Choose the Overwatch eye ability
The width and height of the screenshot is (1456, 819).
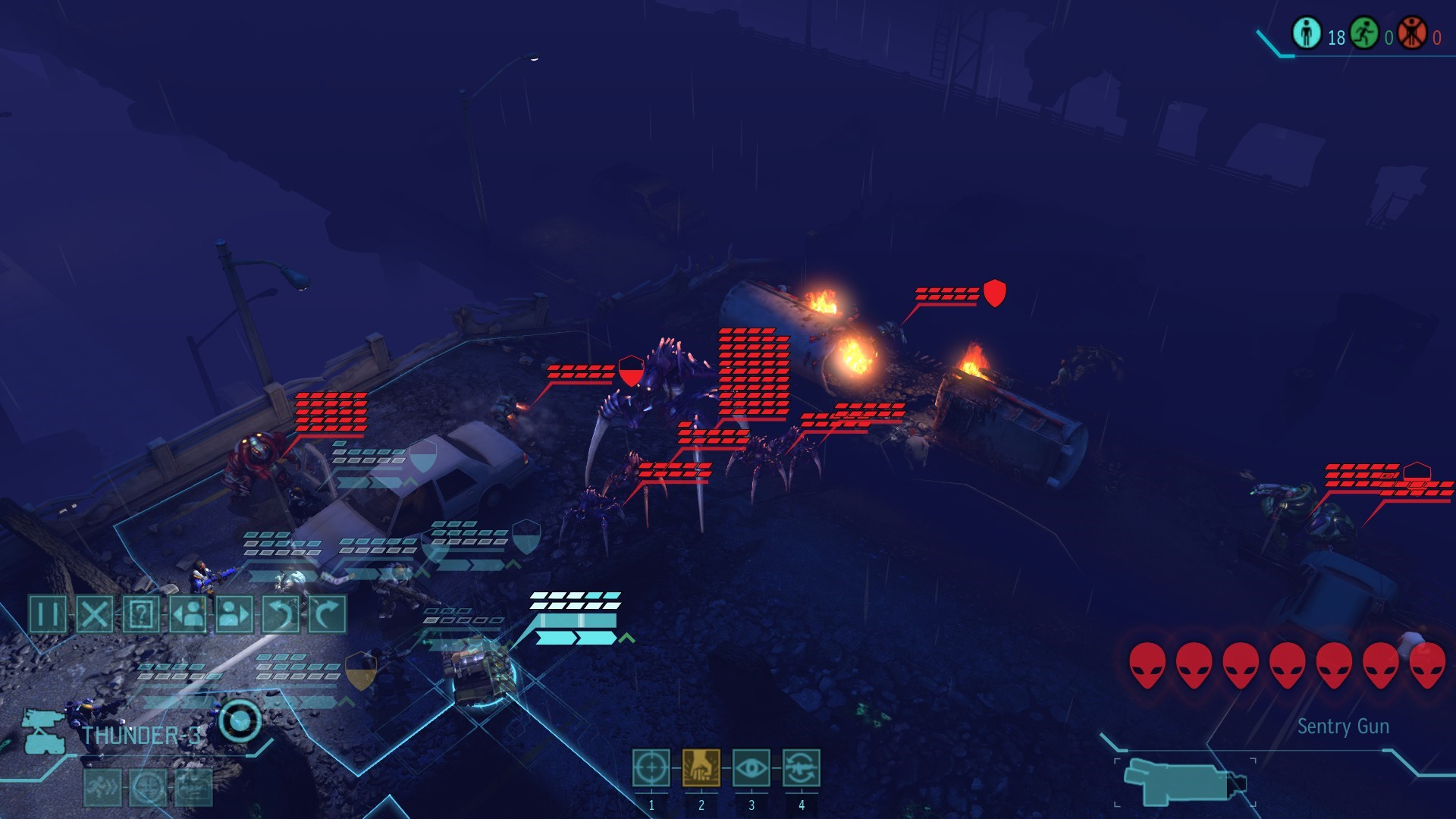coord(751,768)
